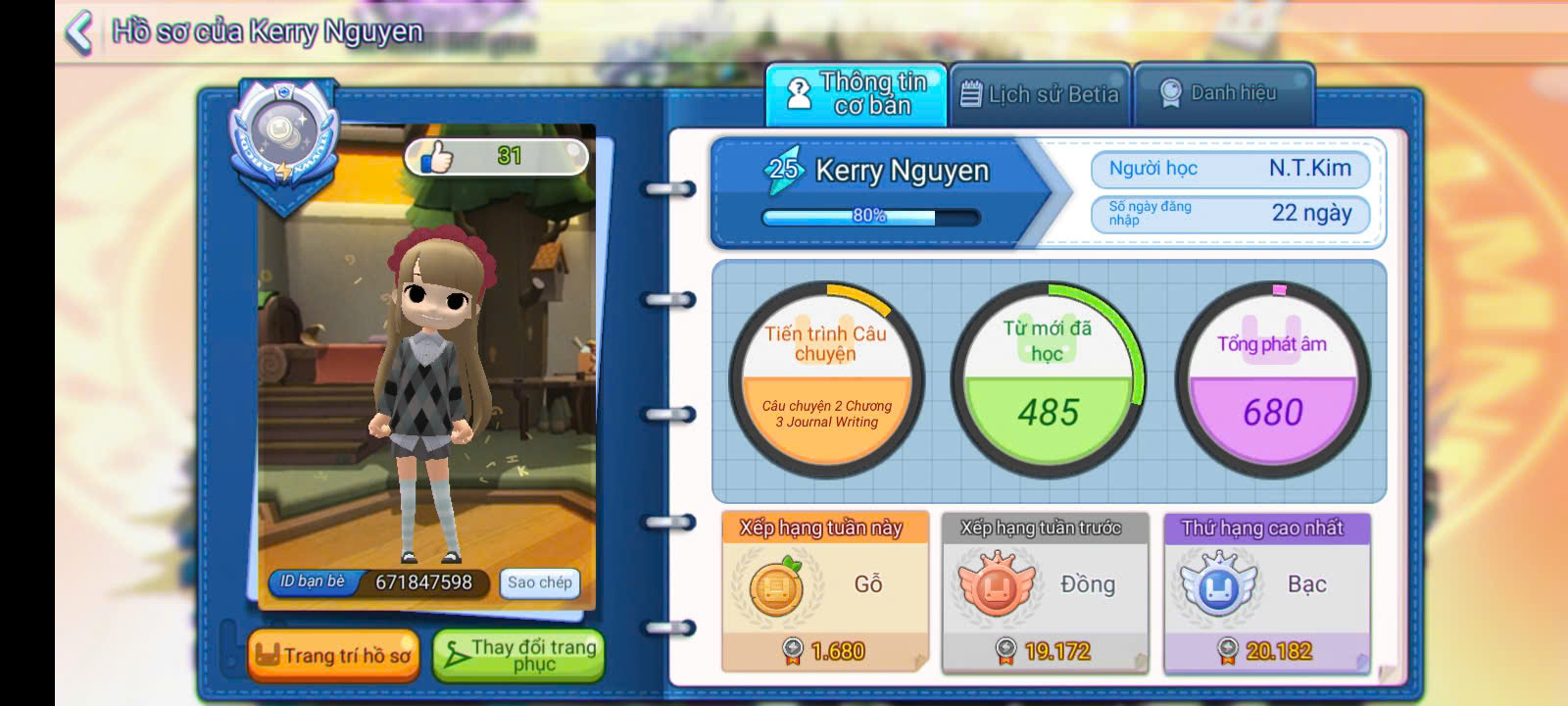The height and width of the screenshot is (706, 1568).
Task: Go back using the arrow button
Action: coord(78,31)
